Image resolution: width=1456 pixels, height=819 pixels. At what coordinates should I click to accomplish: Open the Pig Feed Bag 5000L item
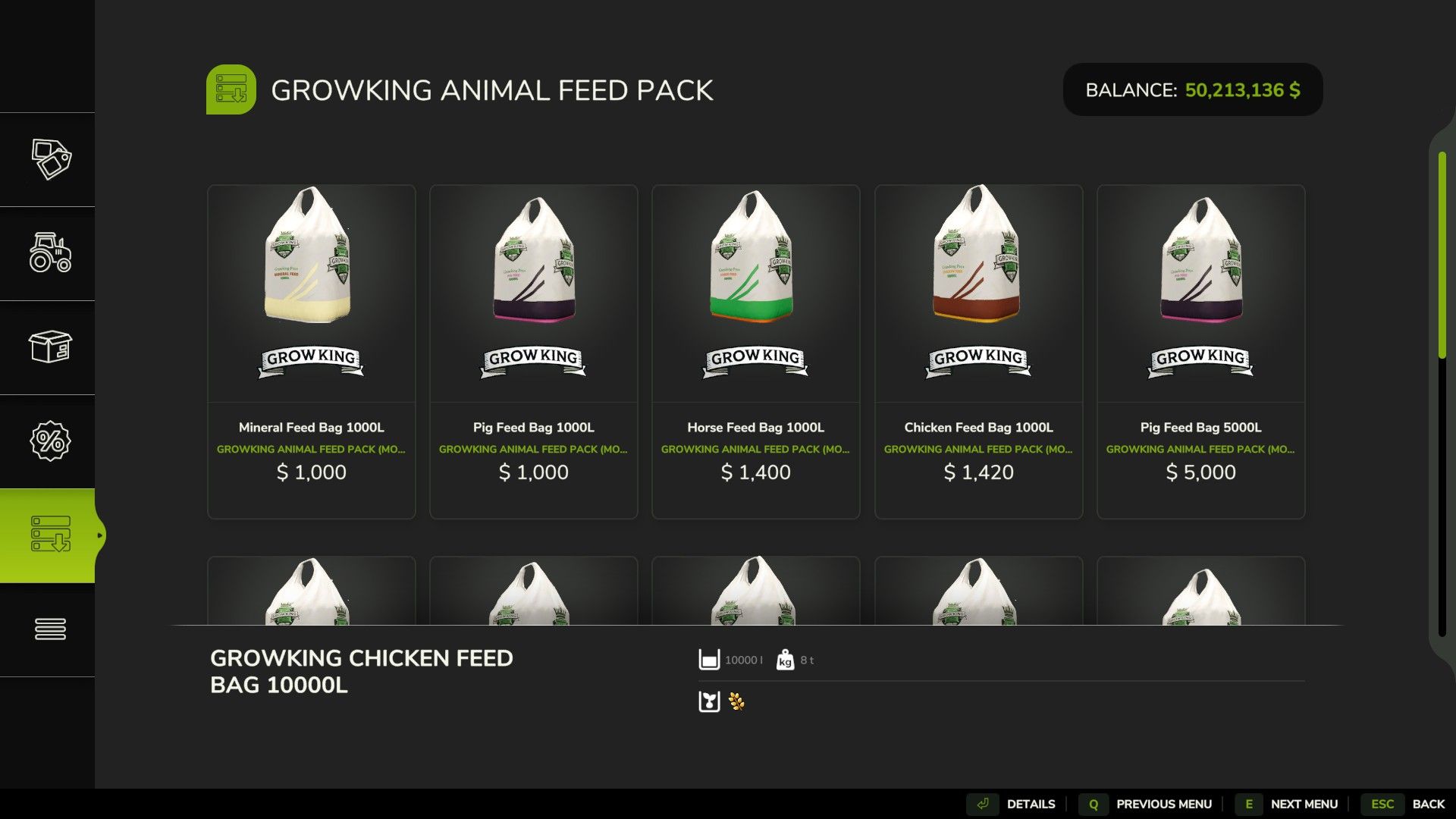pyautogui.click(x=1200, y=351)
